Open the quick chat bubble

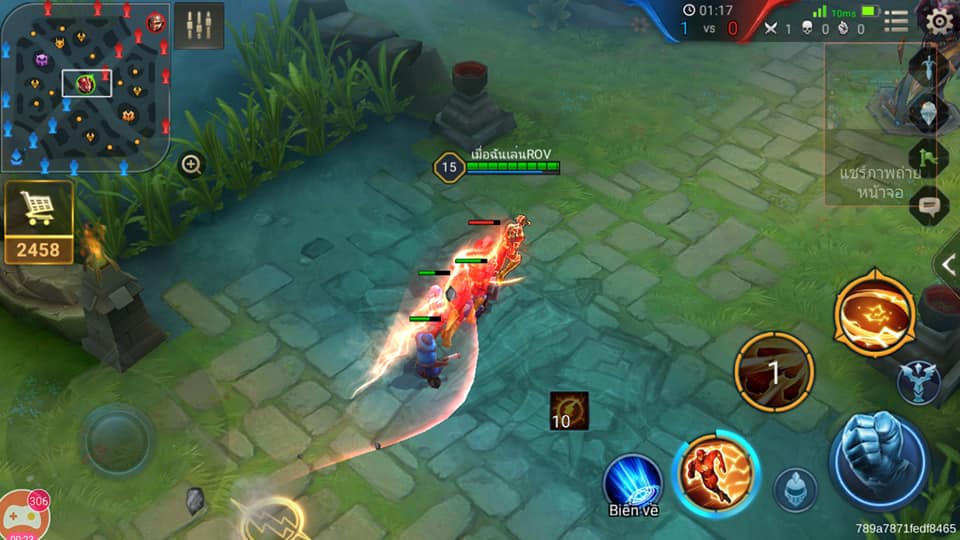[929, 205]
